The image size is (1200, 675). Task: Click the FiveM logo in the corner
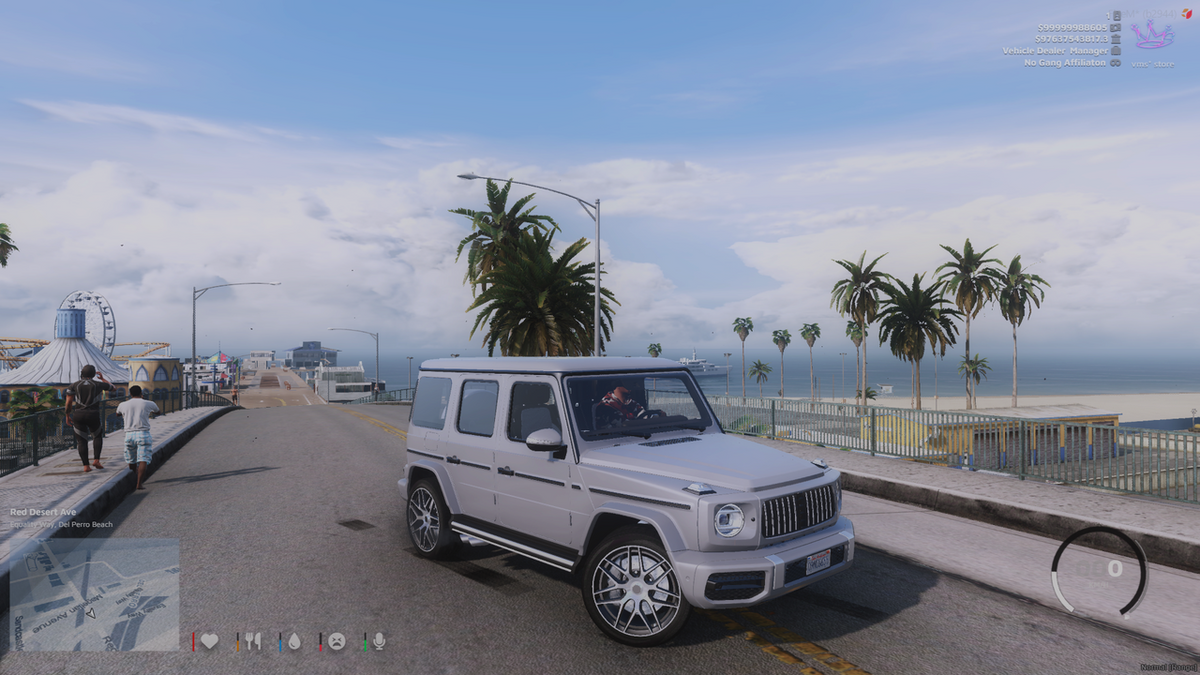(x=1187, y=13)
